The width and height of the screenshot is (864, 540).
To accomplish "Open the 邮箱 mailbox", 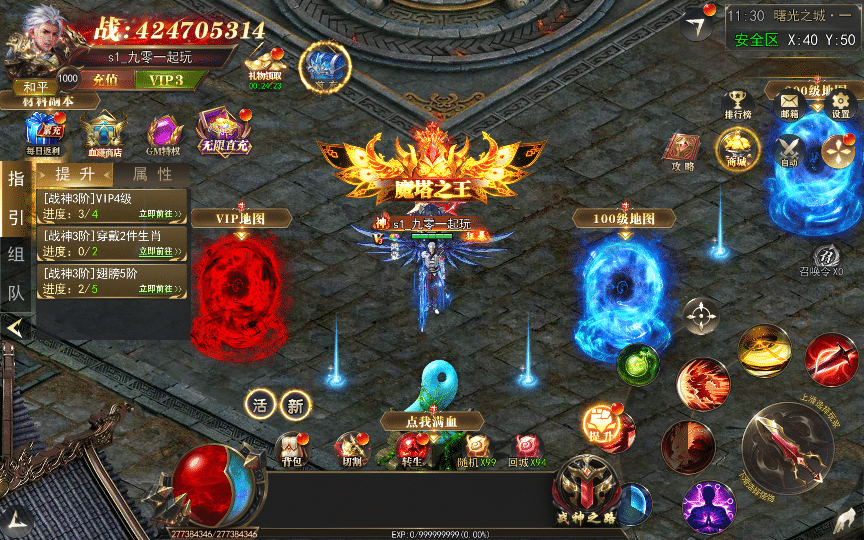I will click(790, 104).
